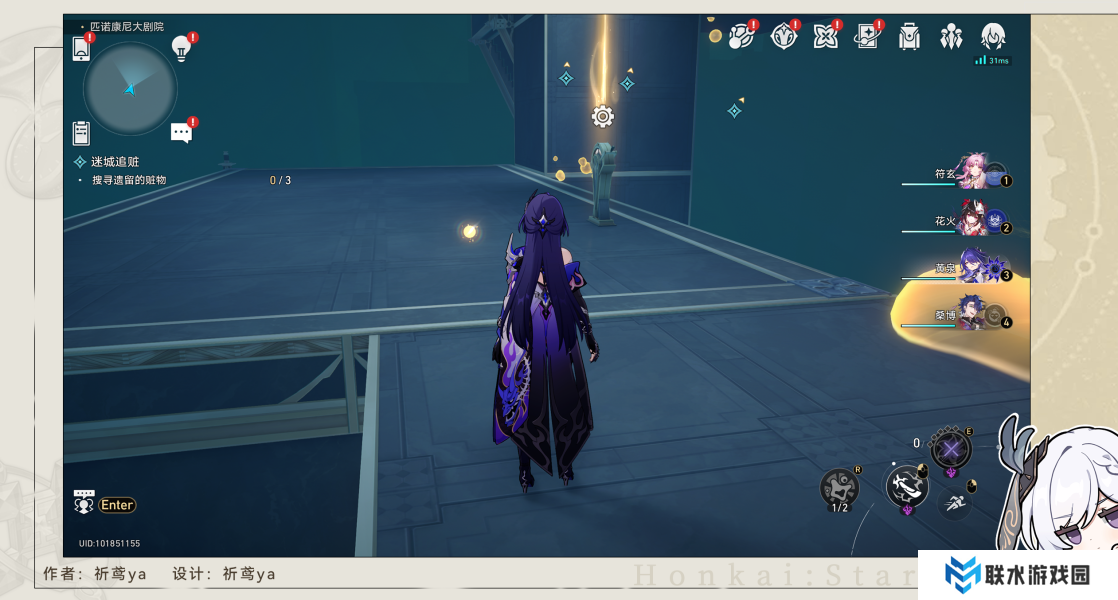Select the 迷城追赃 quest tracker
1118x600 pixels.
[115, 162]
